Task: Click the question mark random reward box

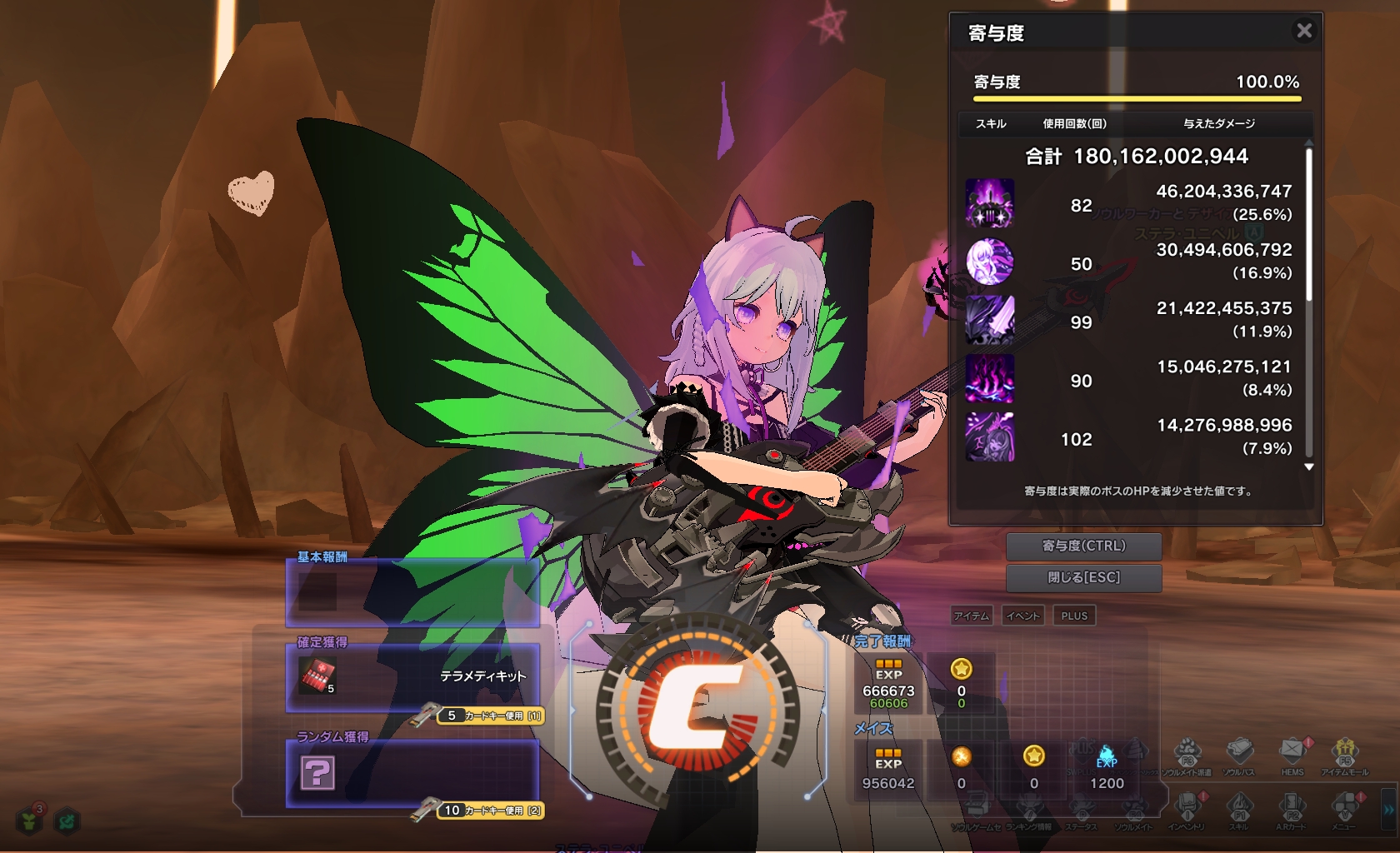Action: pyautogui.click(x=317, y=773)
